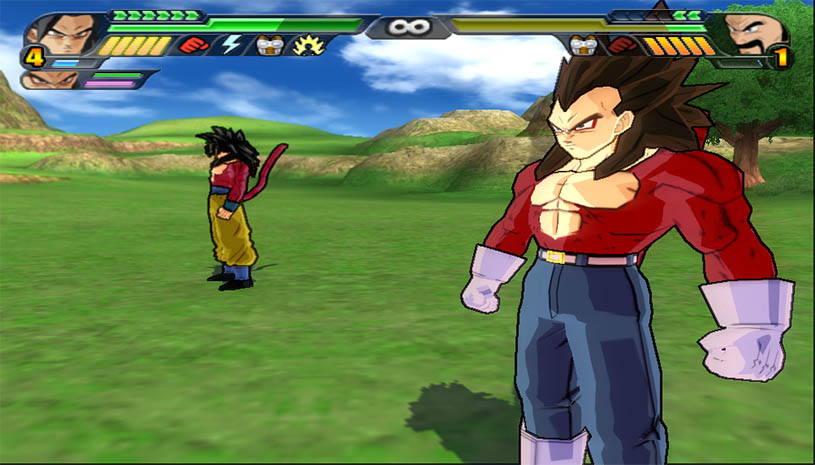Trigger the blue lightning bolt icon
Screen dimensions: 815x465
[231, 45]
